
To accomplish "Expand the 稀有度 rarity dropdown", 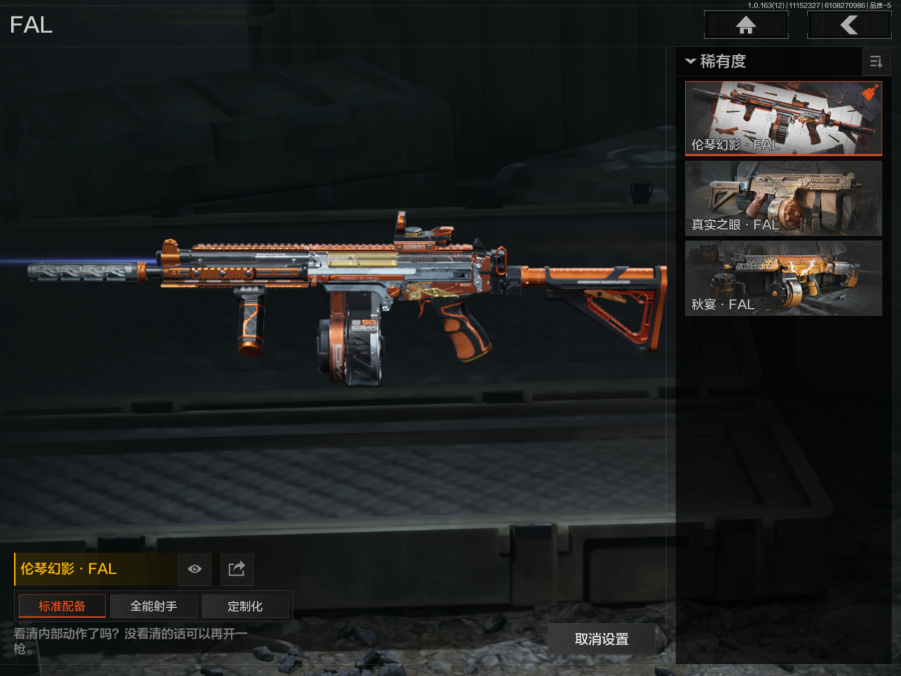I will tap(716, 62).
